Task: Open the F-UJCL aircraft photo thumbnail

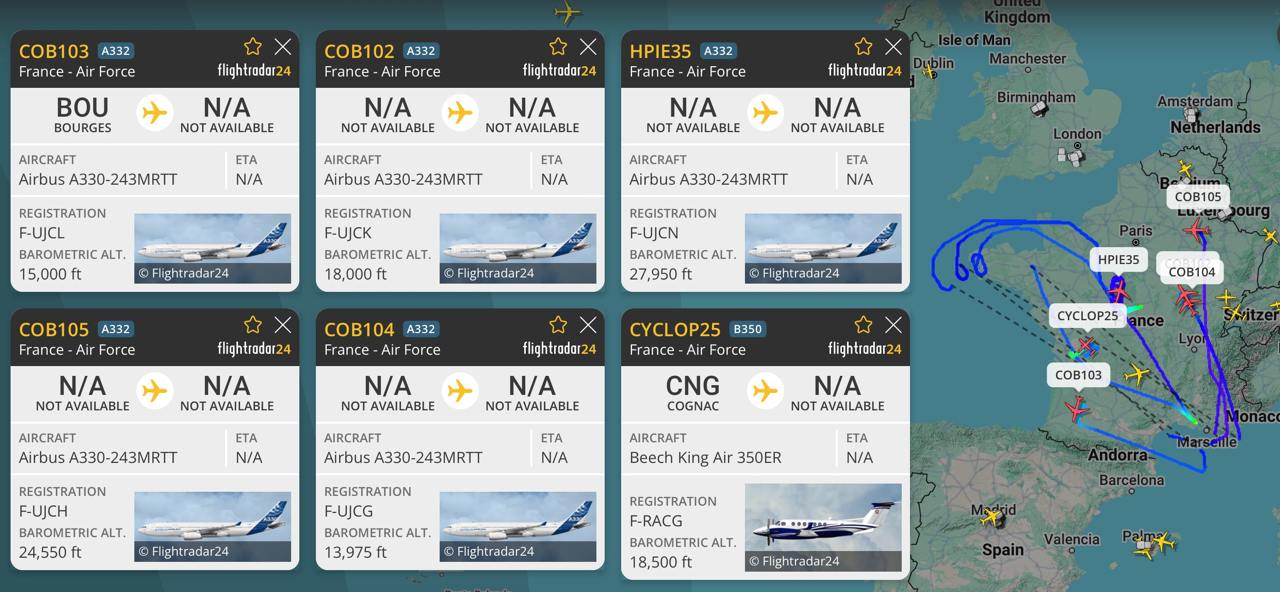Action: click(x=212, y=248)
